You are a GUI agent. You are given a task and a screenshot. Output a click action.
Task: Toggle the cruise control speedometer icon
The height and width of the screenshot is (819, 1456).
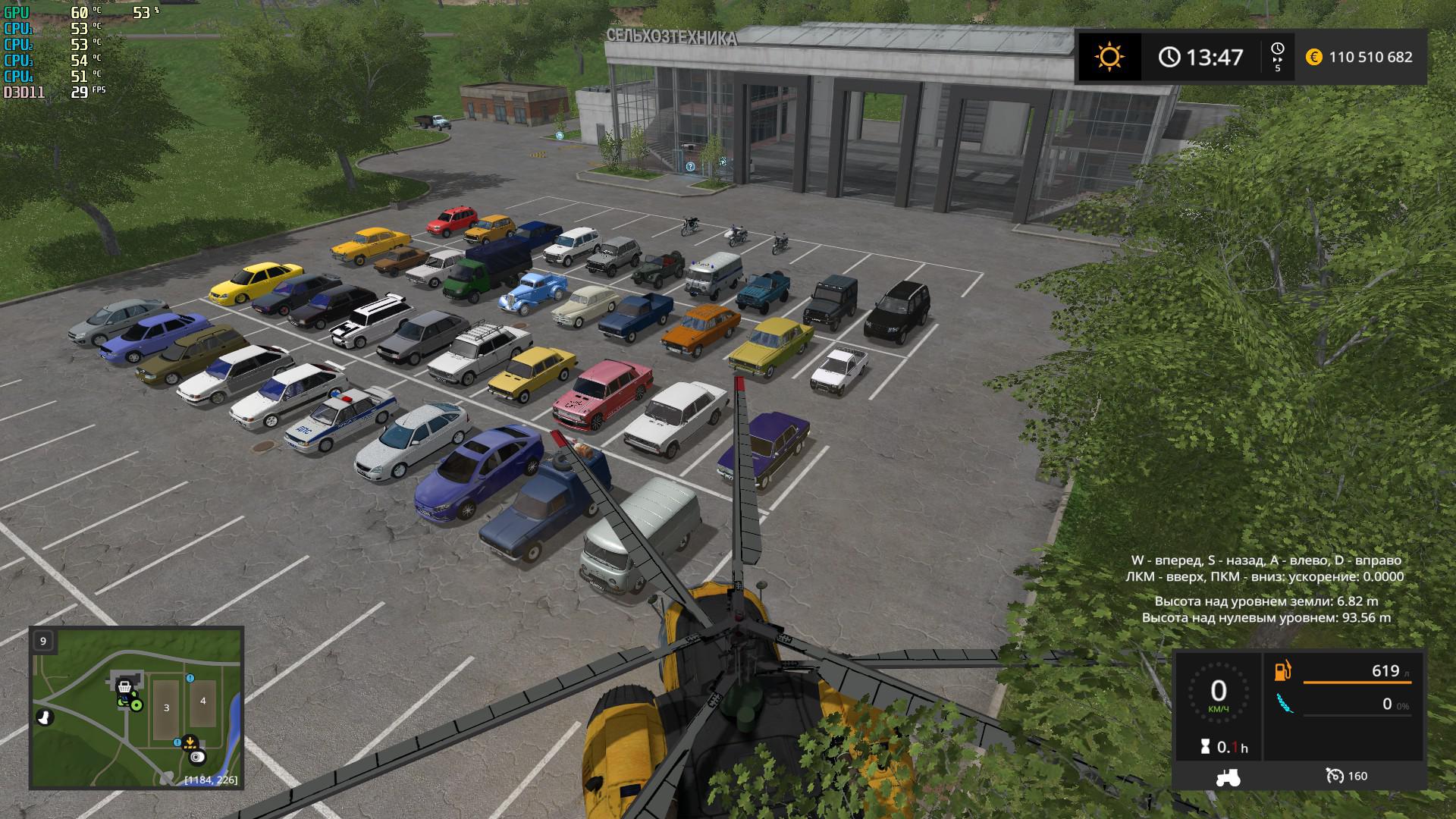tap(1335, 776)
